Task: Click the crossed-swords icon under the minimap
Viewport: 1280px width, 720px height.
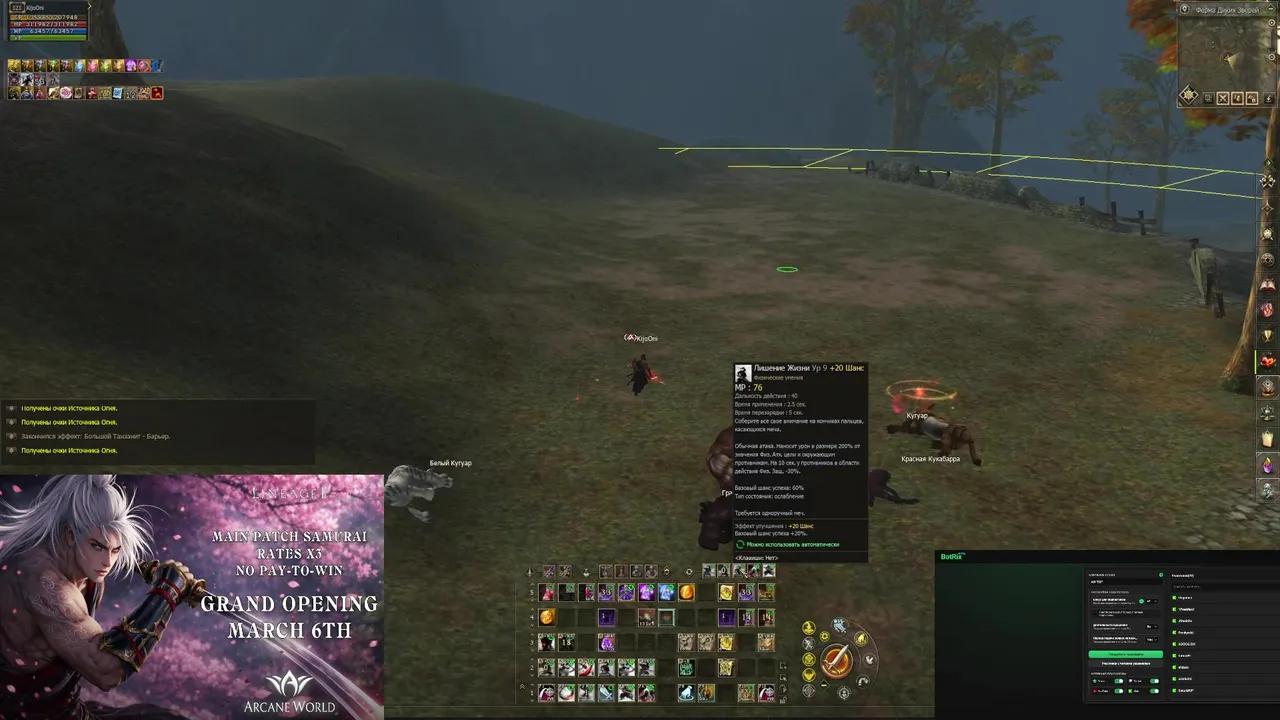Action: [1223, 98]
